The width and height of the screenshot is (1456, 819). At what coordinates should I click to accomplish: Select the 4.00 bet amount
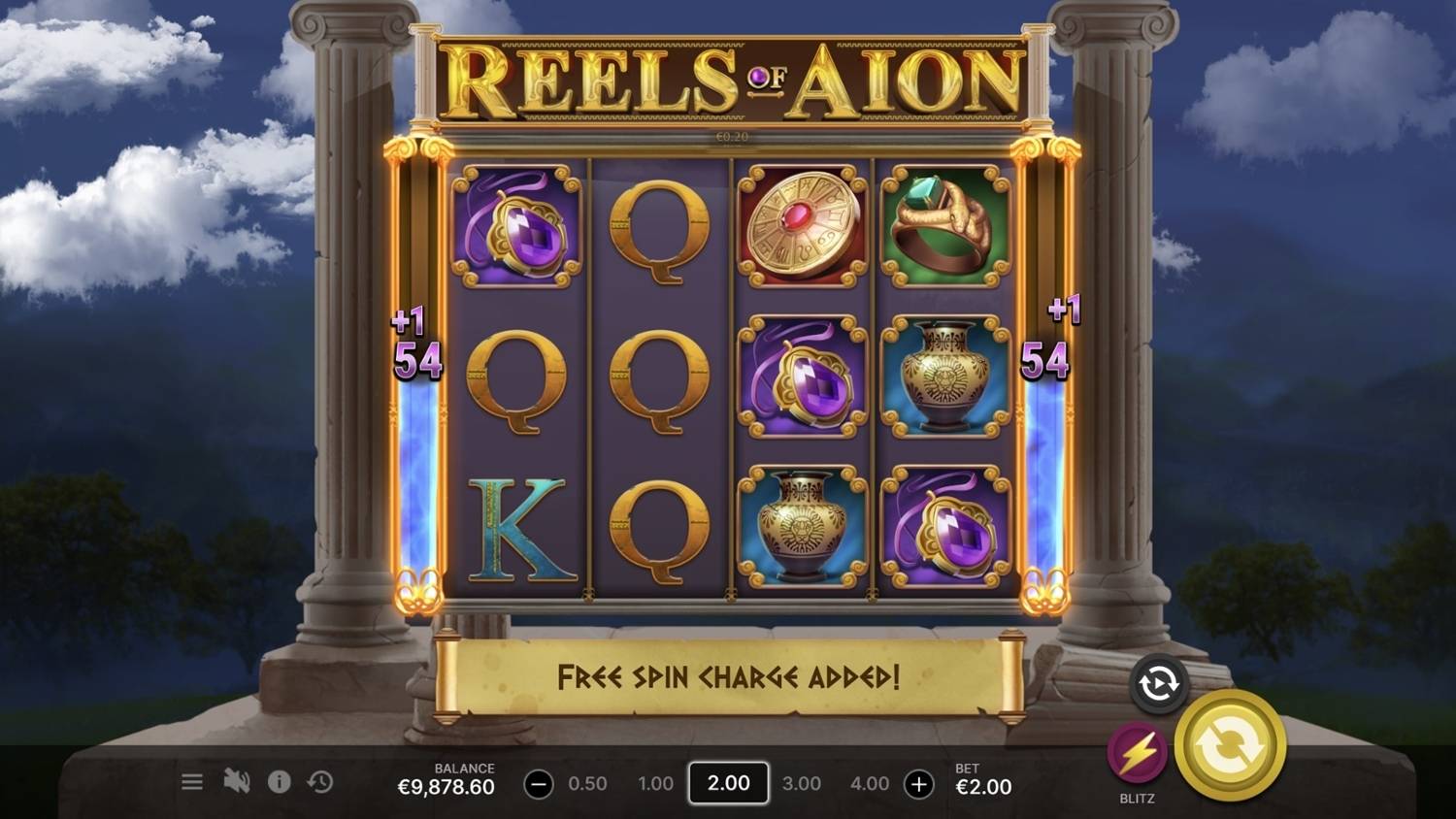[871, 783]
